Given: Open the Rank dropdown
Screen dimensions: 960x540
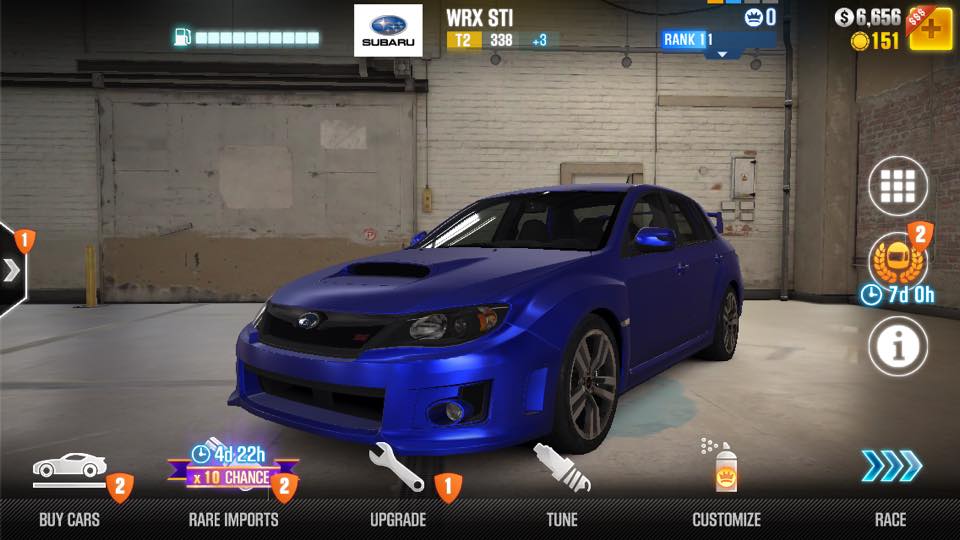Looking at the screenshot, I should (x=717, y=42).
